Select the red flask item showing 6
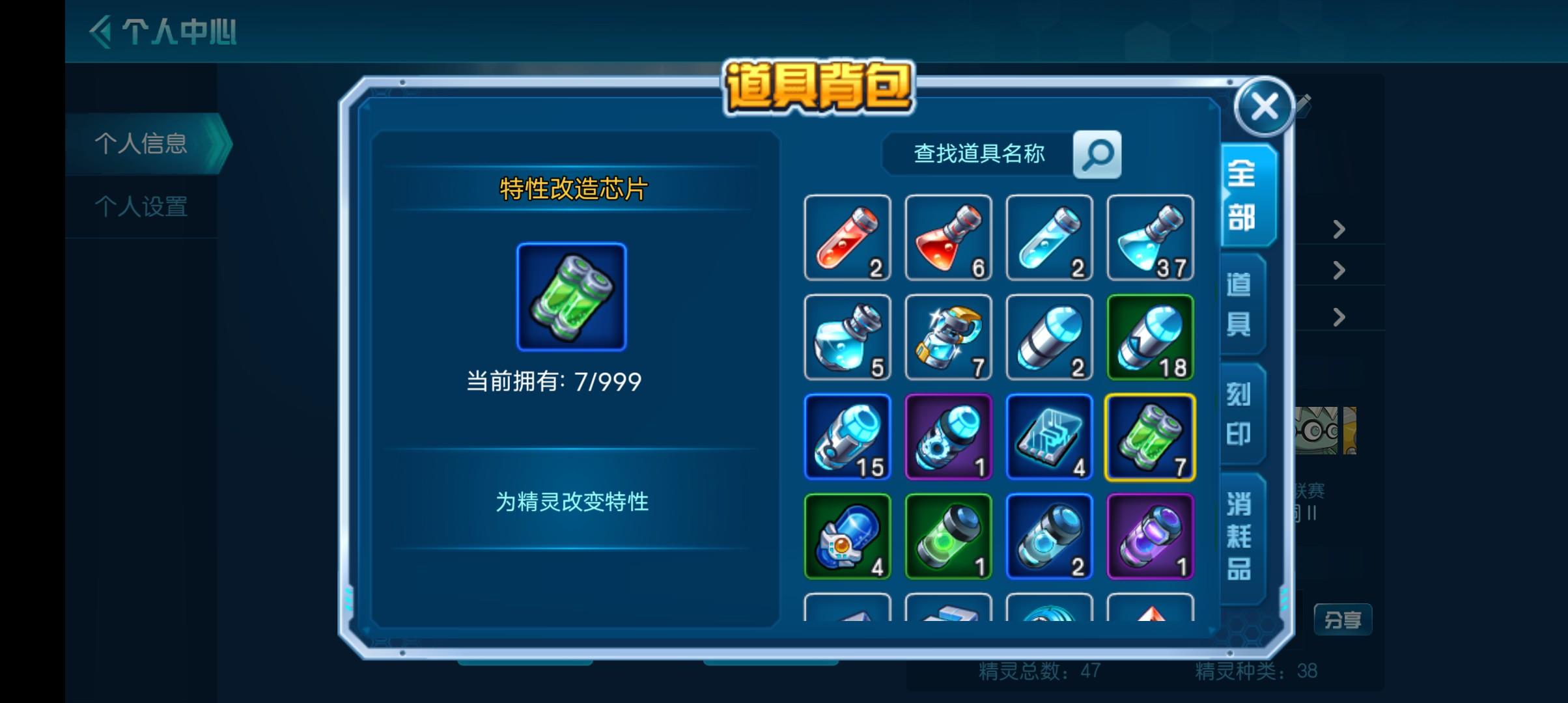 coord(949,238)
